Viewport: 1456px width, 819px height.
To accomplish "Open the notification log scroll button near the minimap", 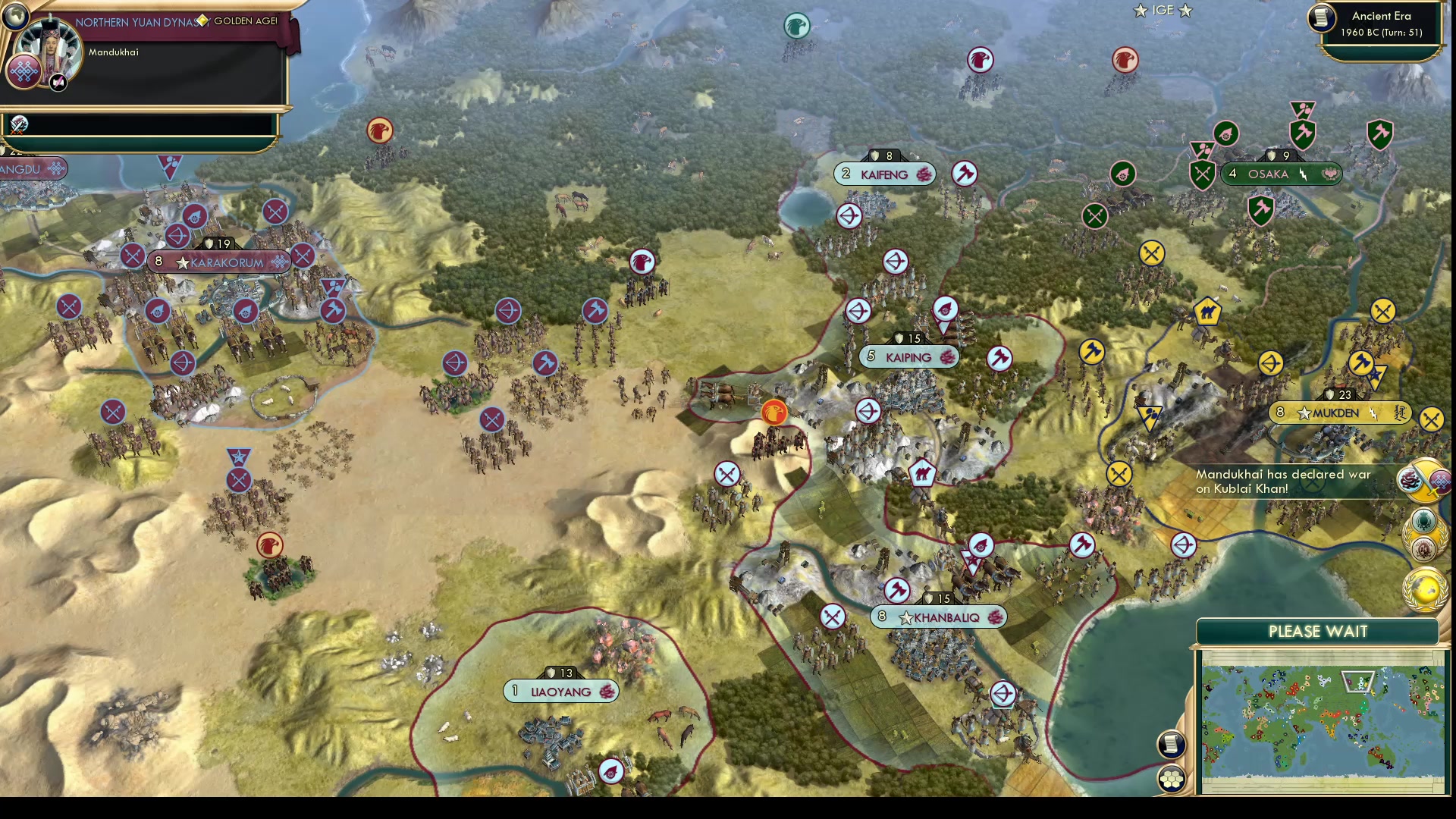I will tap(1171, 744).
